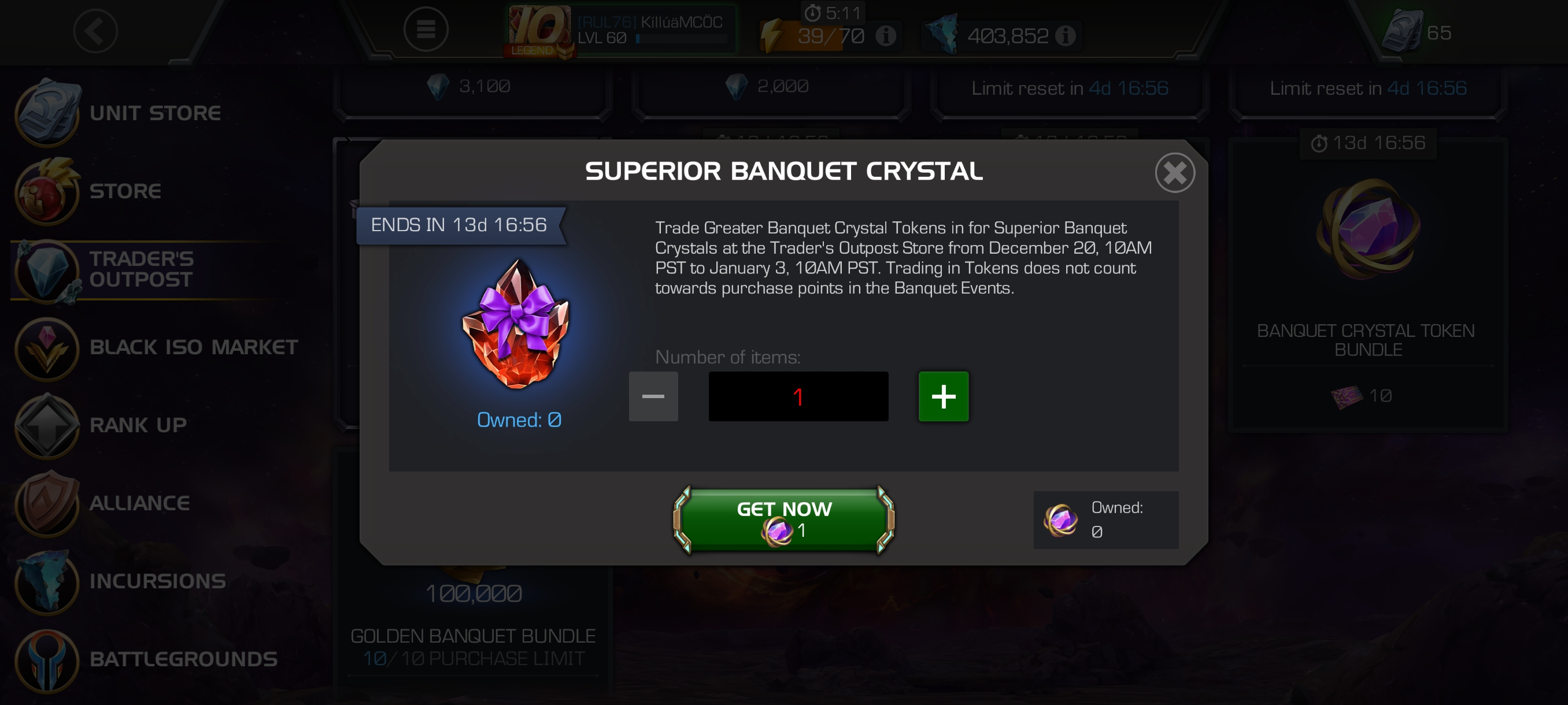Screen dimensions: 1568x705
Task: Edit the number of items field
Action: coord(798,396)
